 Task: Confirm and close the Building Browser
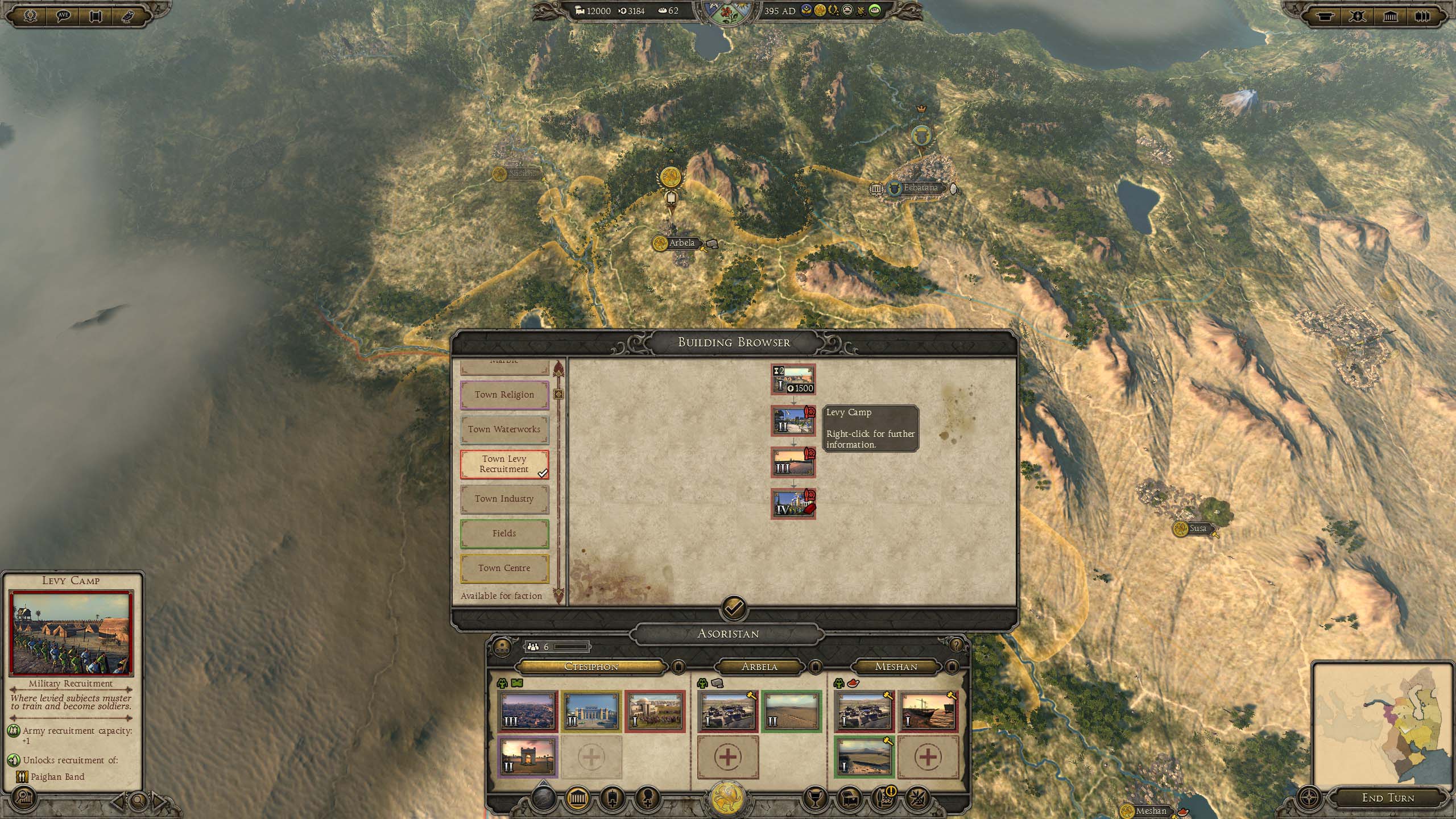734,609
